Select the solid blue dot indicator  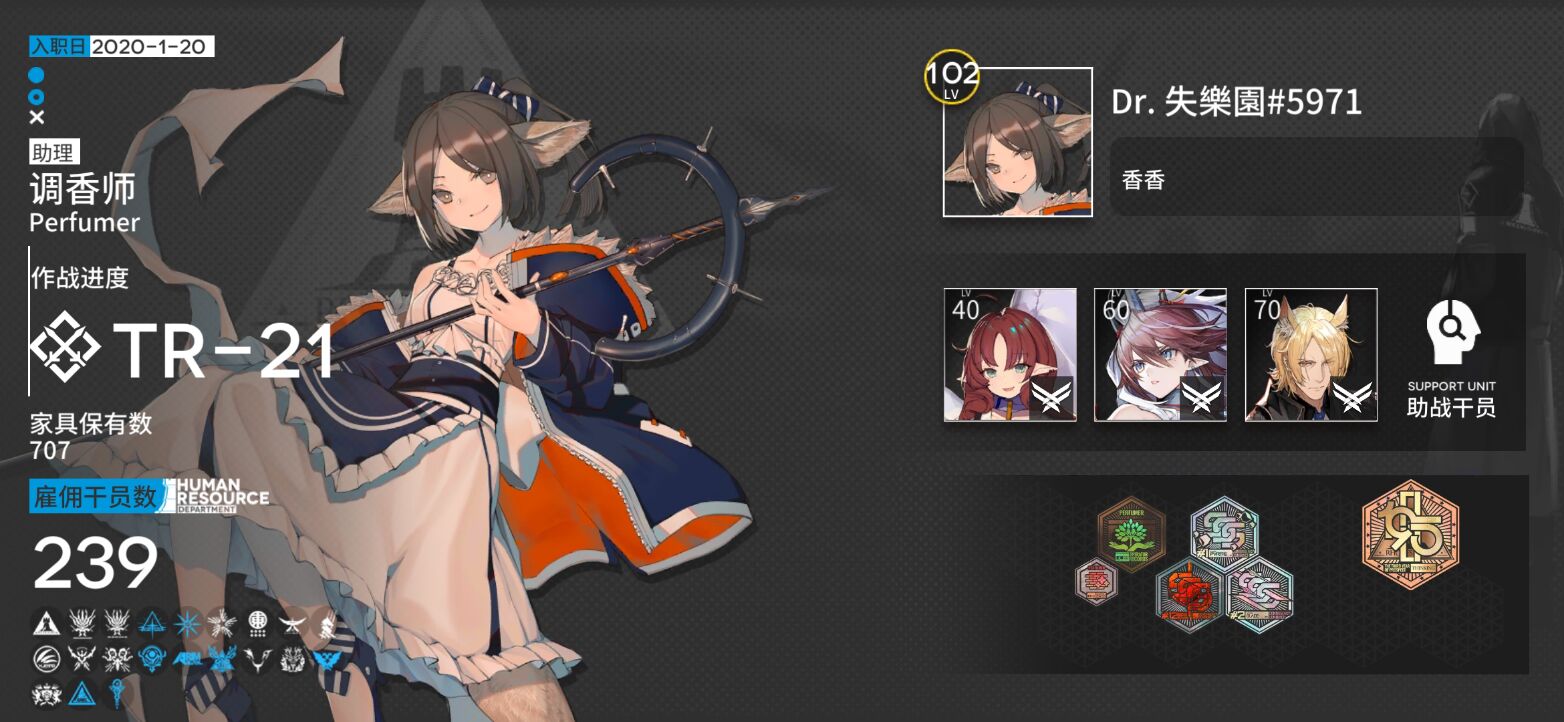click(x=36, y=75)
